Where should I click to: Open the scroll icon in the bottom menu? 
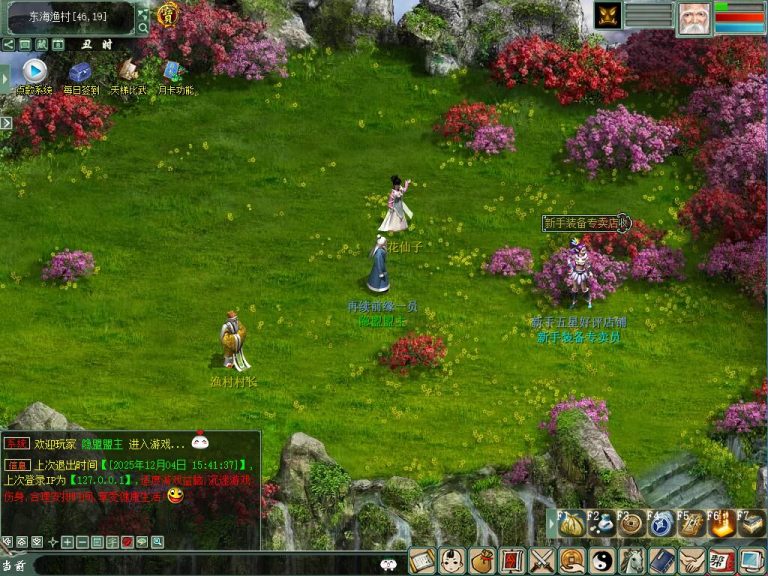[x=422, y=561]
